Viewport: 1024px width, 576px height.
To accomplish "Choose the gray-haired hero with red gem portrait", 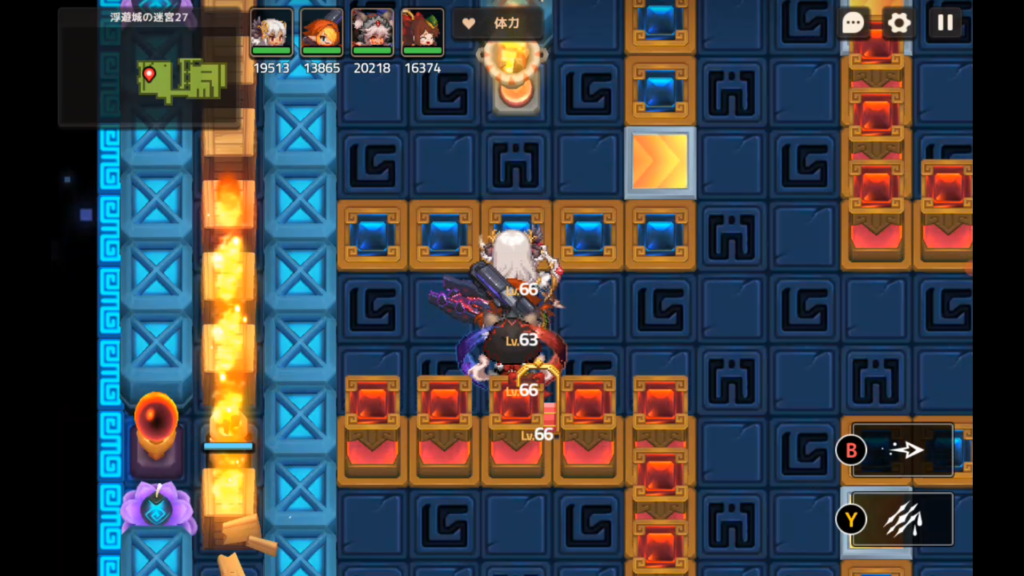I will coord(372,33).
